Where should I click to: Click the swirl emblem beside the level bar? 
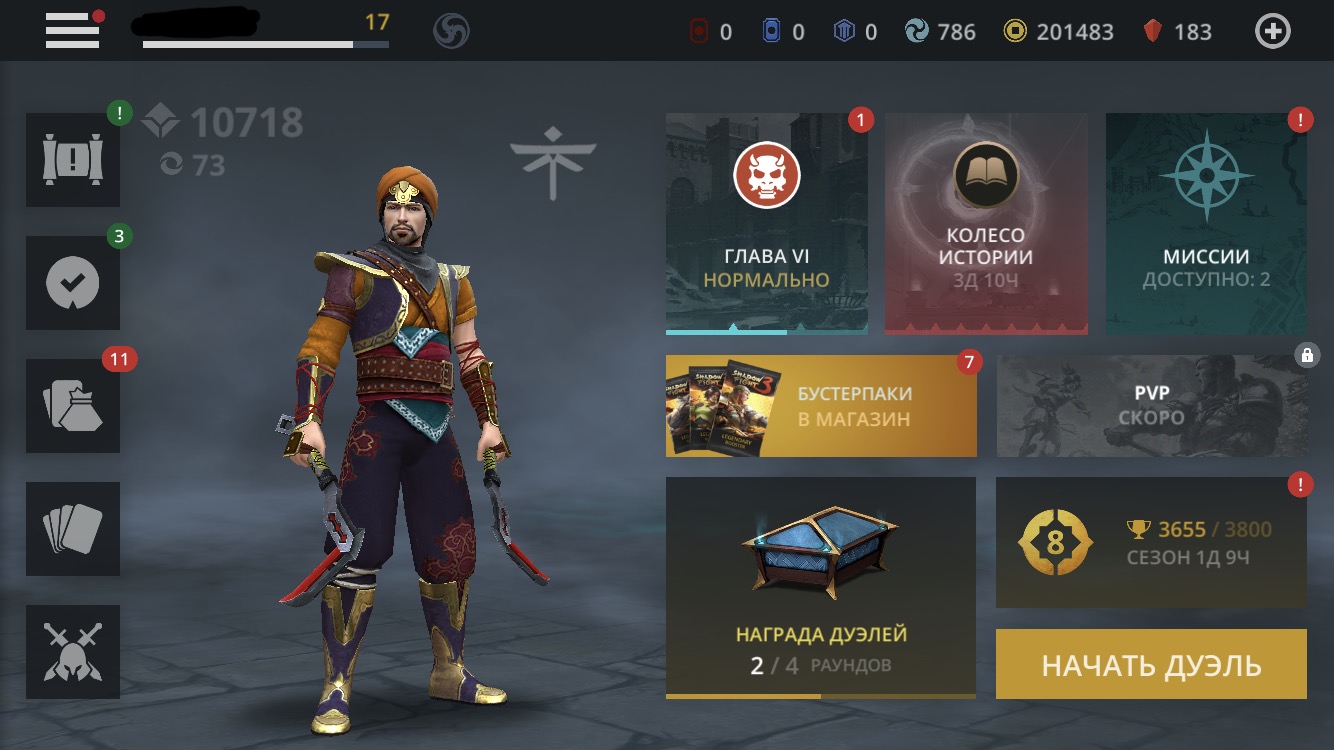(x=452, y=32)
